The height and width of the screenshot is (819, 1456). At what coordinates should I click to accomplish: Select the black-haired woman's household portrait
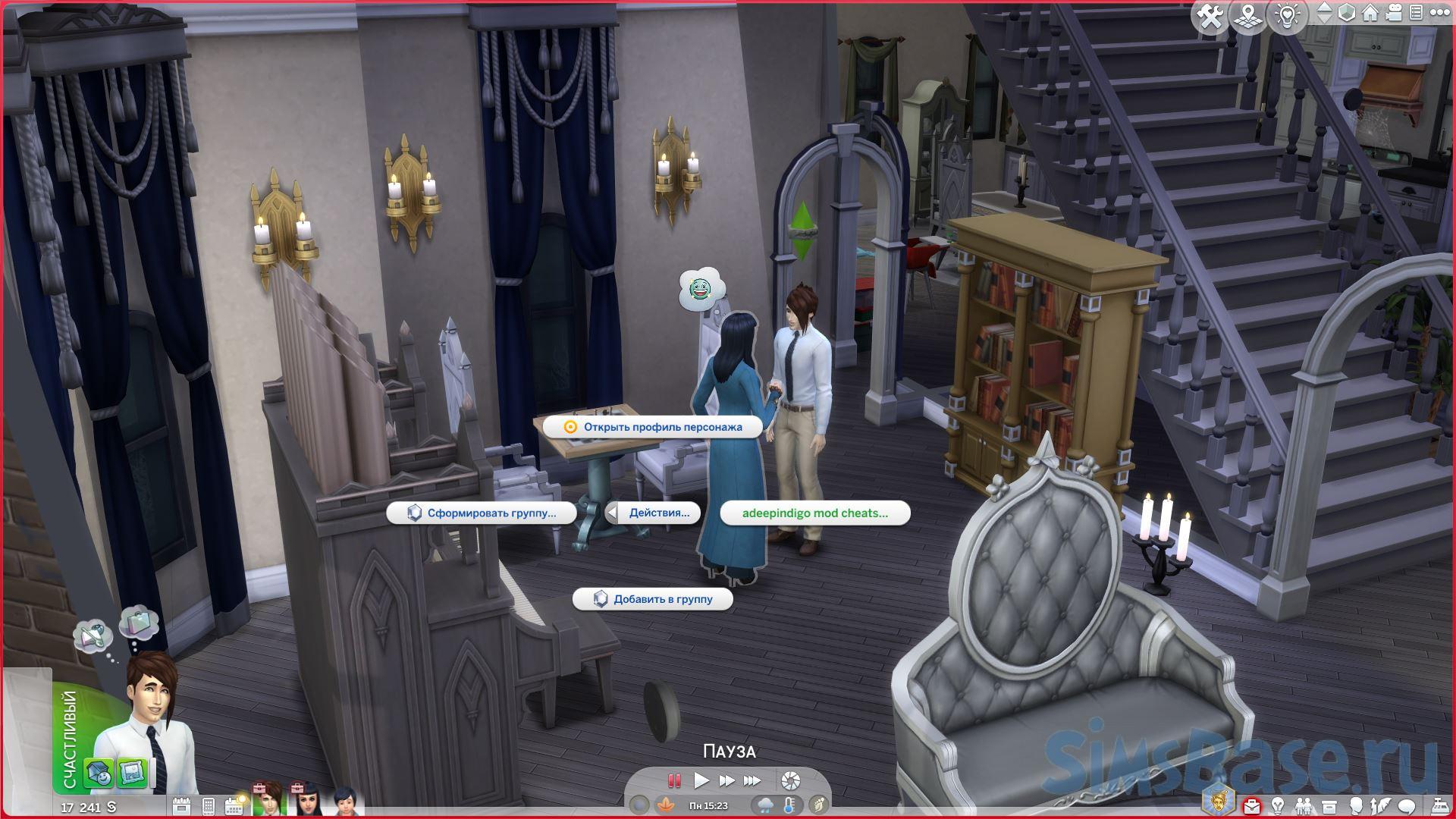307,802
